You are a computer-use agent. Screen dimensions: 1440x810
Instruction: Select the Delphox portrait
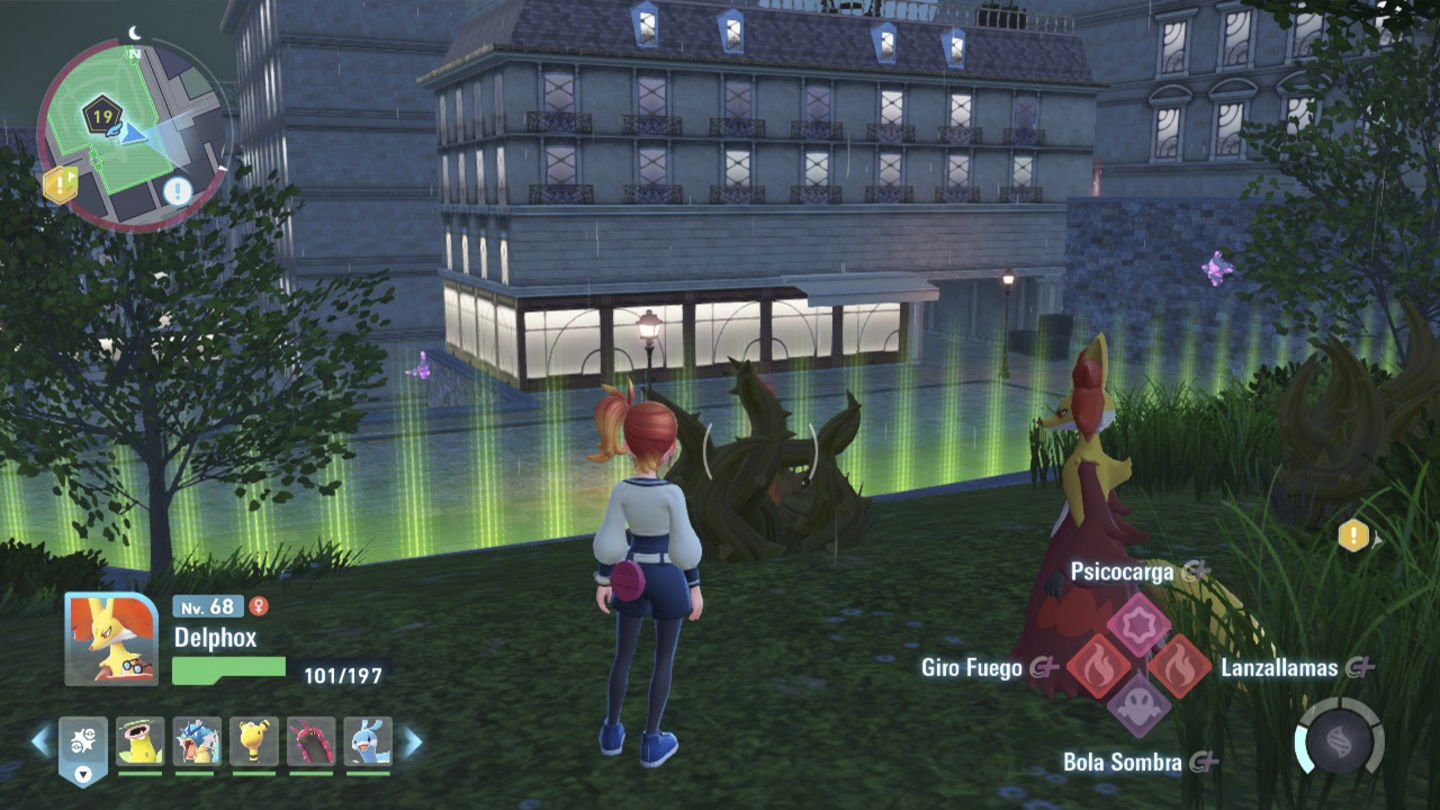(x=111, y=639)
